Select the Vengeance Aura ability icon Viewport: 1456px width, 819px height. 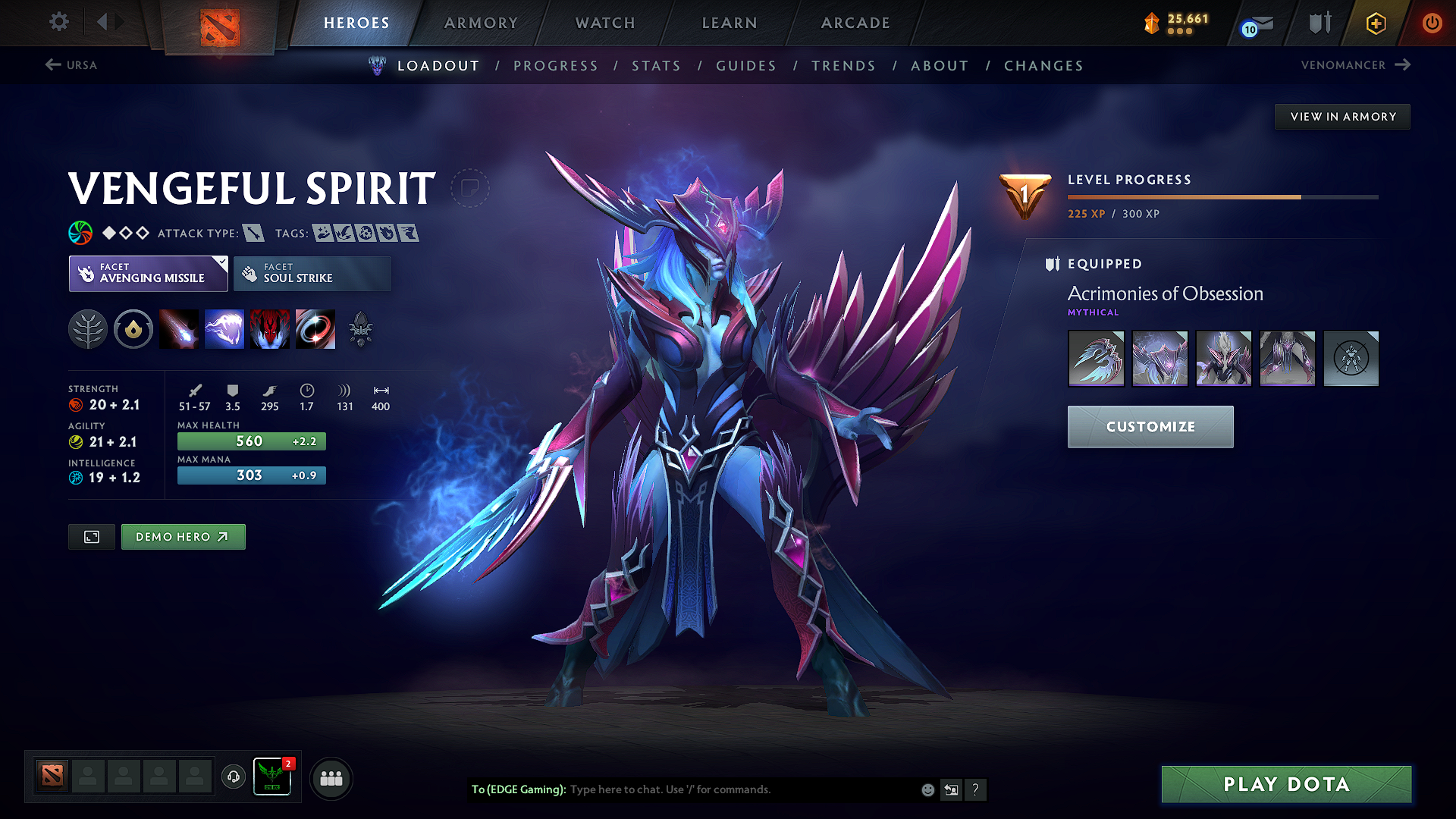click(270, 328)
